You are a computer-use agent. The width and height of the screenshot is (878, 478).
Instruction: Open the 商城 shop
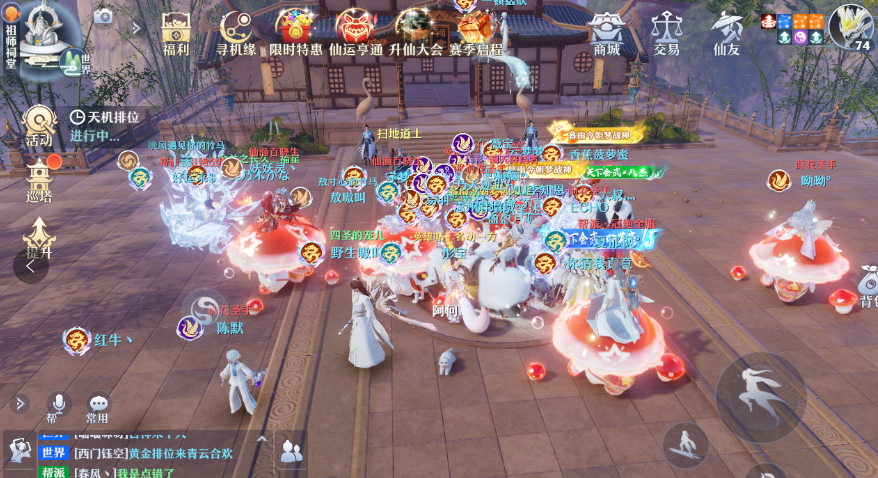tap(606, 31)
